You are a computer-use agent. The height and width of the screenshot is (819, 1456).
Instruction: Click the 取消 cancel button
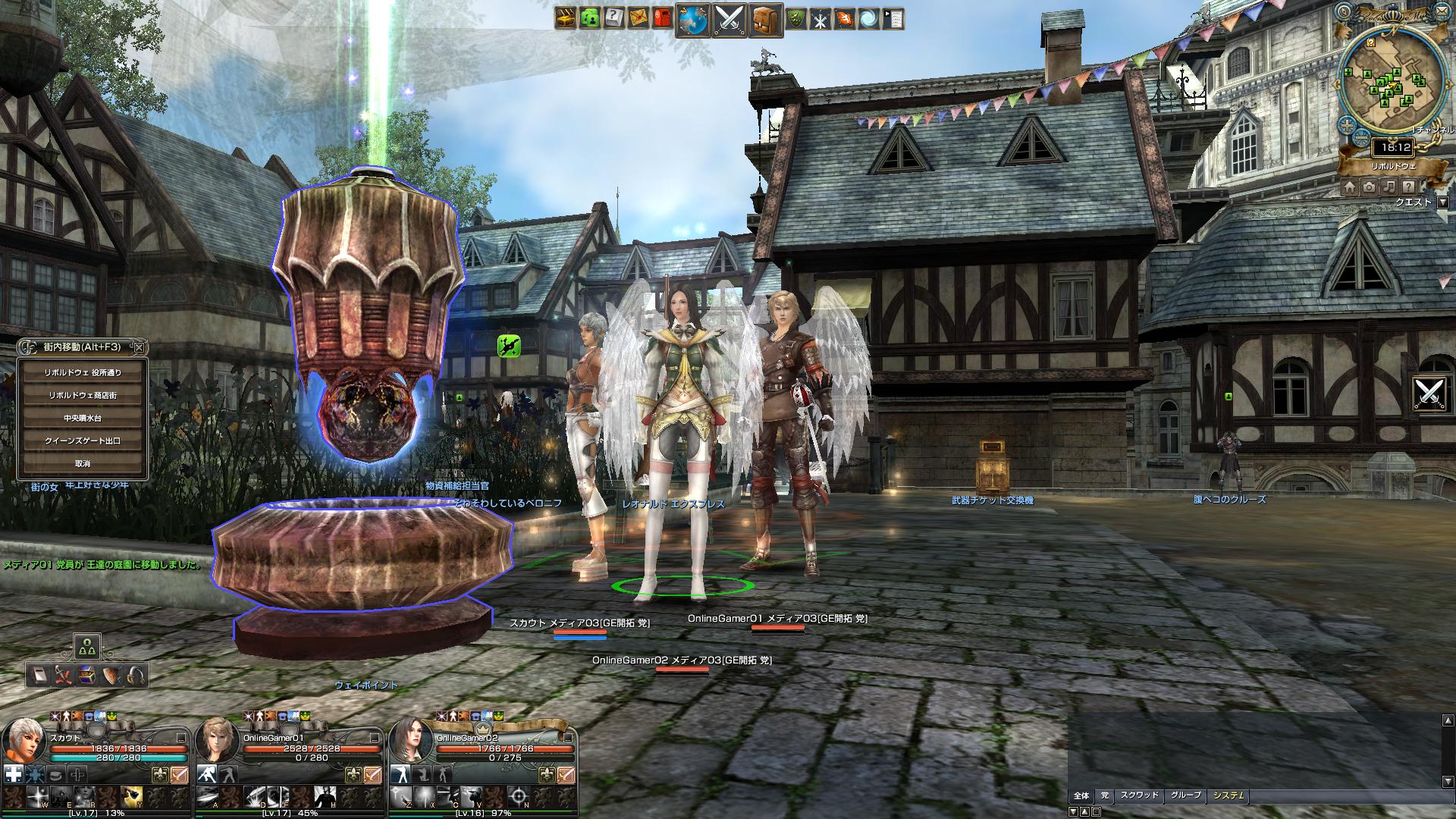point(83,463)
